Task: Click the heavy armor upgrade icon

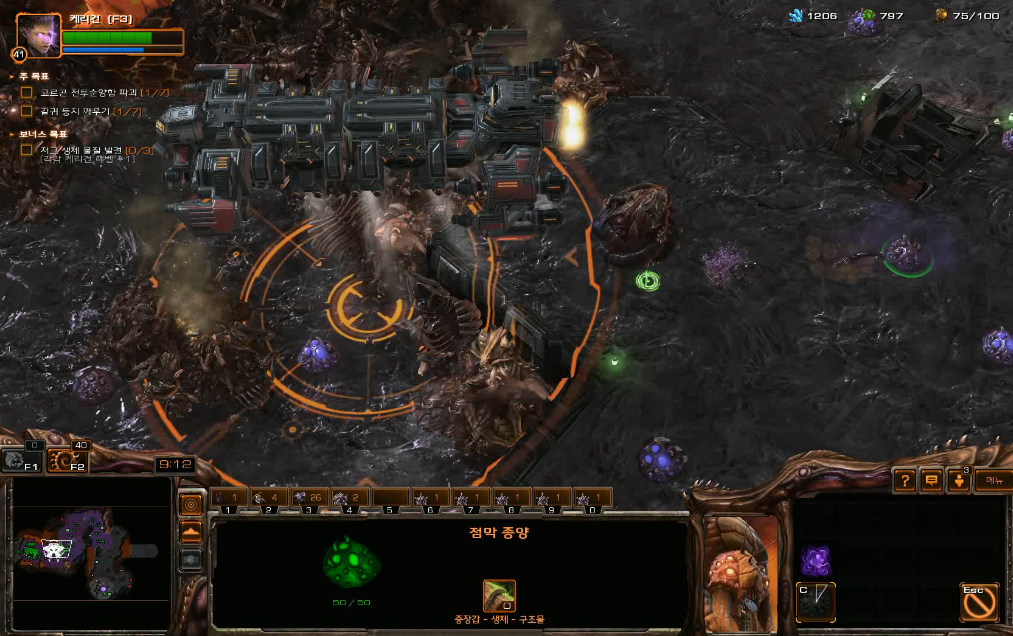Action: click(x=499, y=596)
